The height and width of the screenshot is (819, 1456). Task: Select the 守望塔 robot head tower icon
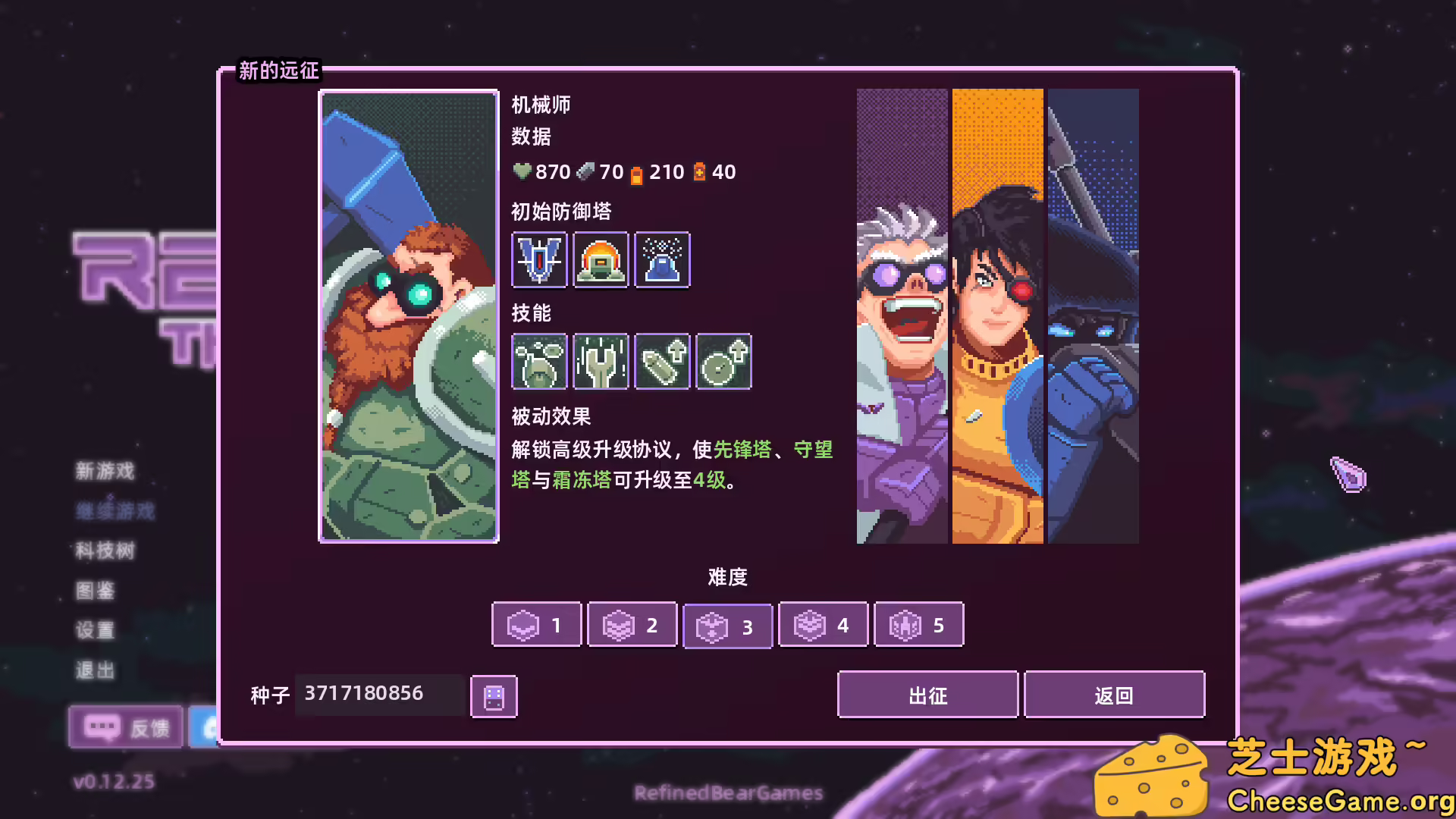coord(600,260)
